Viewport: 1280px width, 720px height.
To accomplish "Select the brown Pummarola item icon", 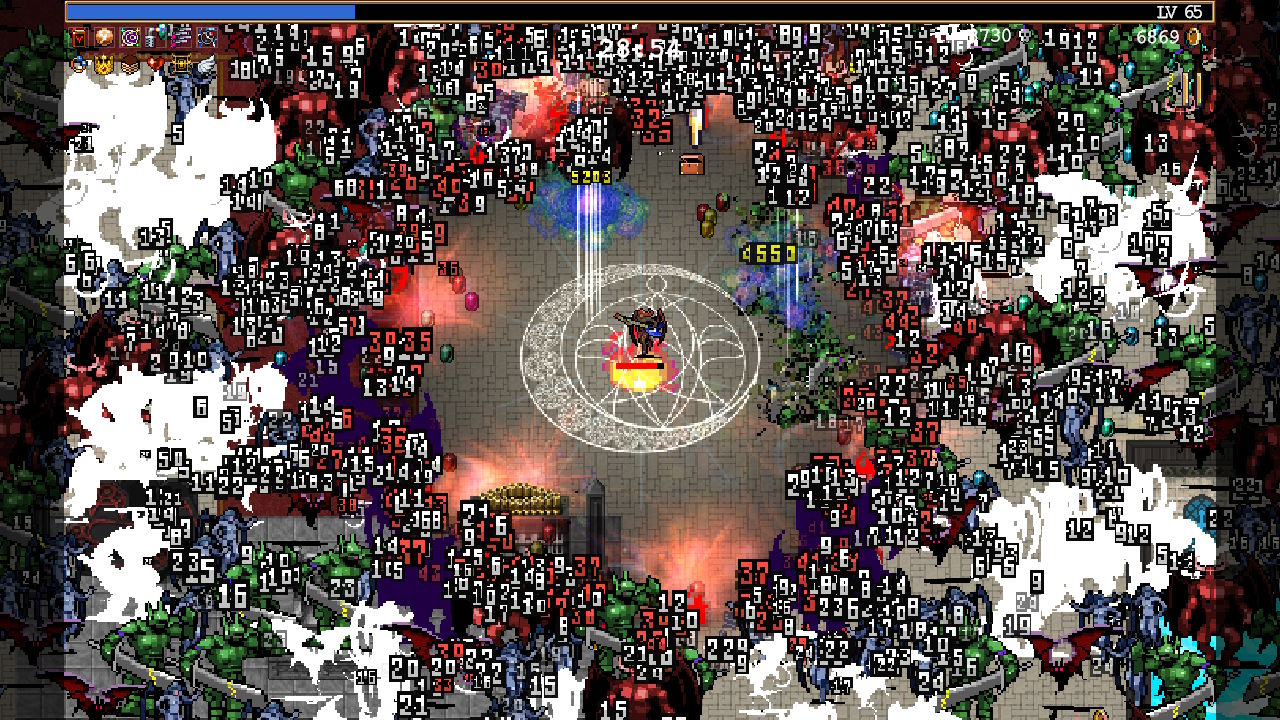I will [129, 64].
